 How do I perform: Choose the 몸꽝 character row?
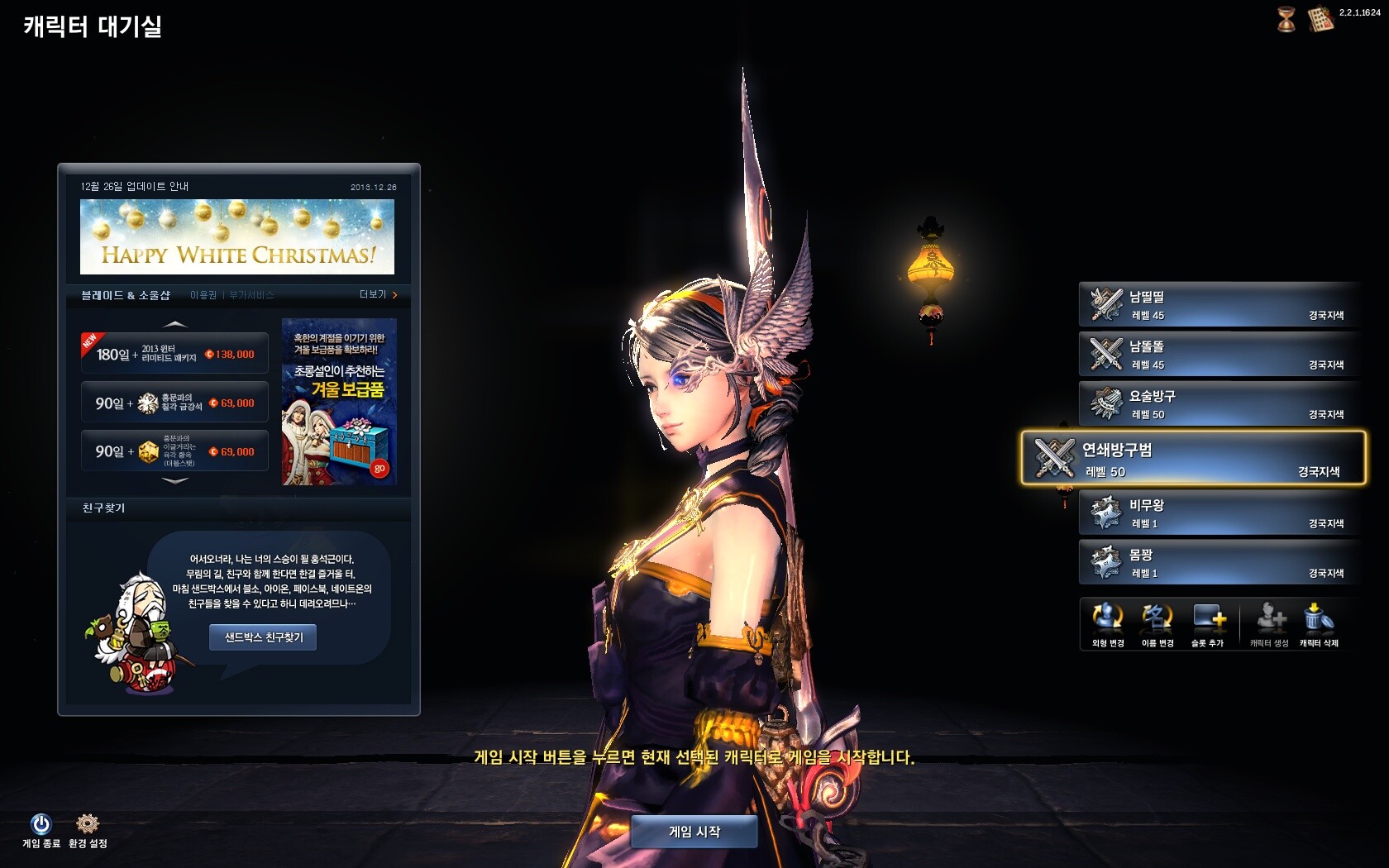click(x=1219, y=563)
